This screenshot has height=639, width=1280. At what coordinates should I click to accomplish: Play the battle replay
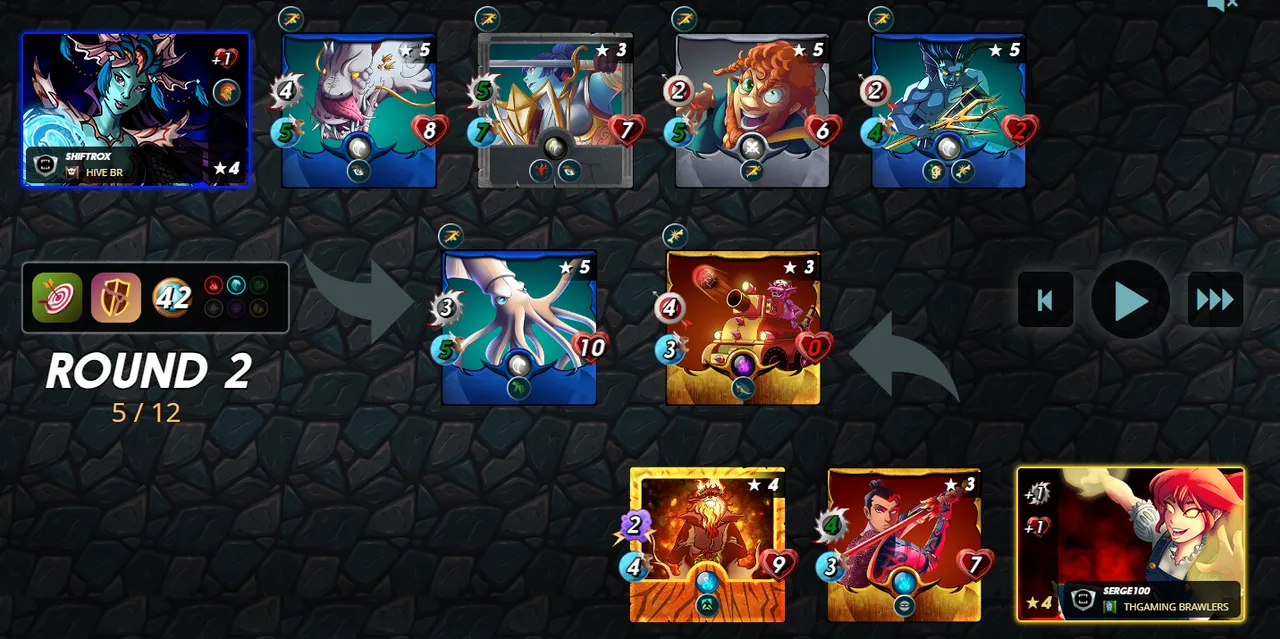1130,299
